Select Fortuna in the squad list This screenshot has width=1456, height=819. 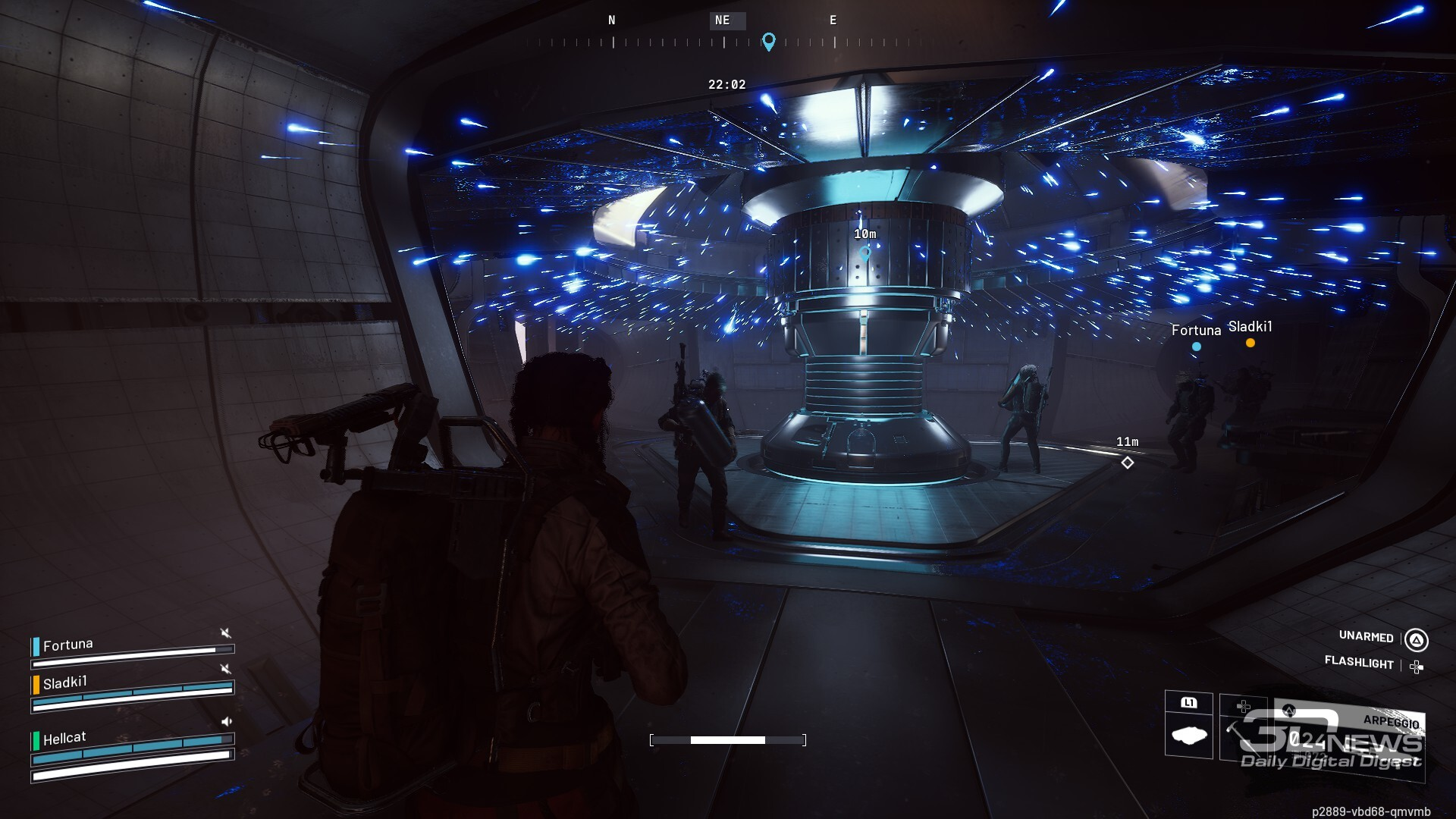[x=68, y=645]
